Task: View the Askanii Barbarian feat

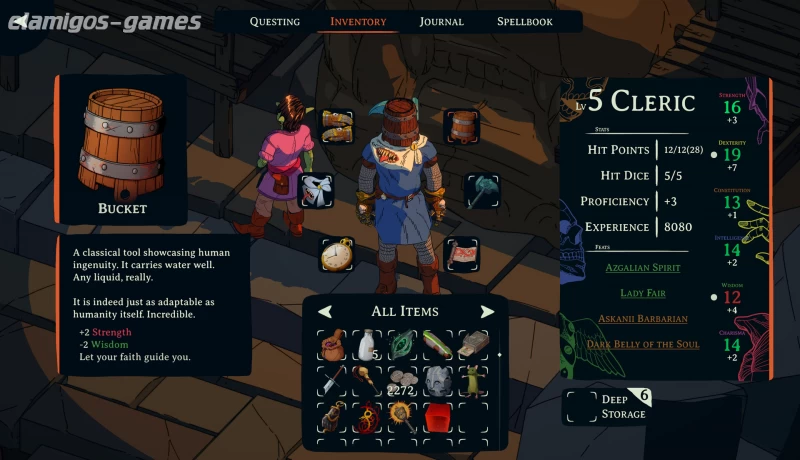Action: coord(642,318)
